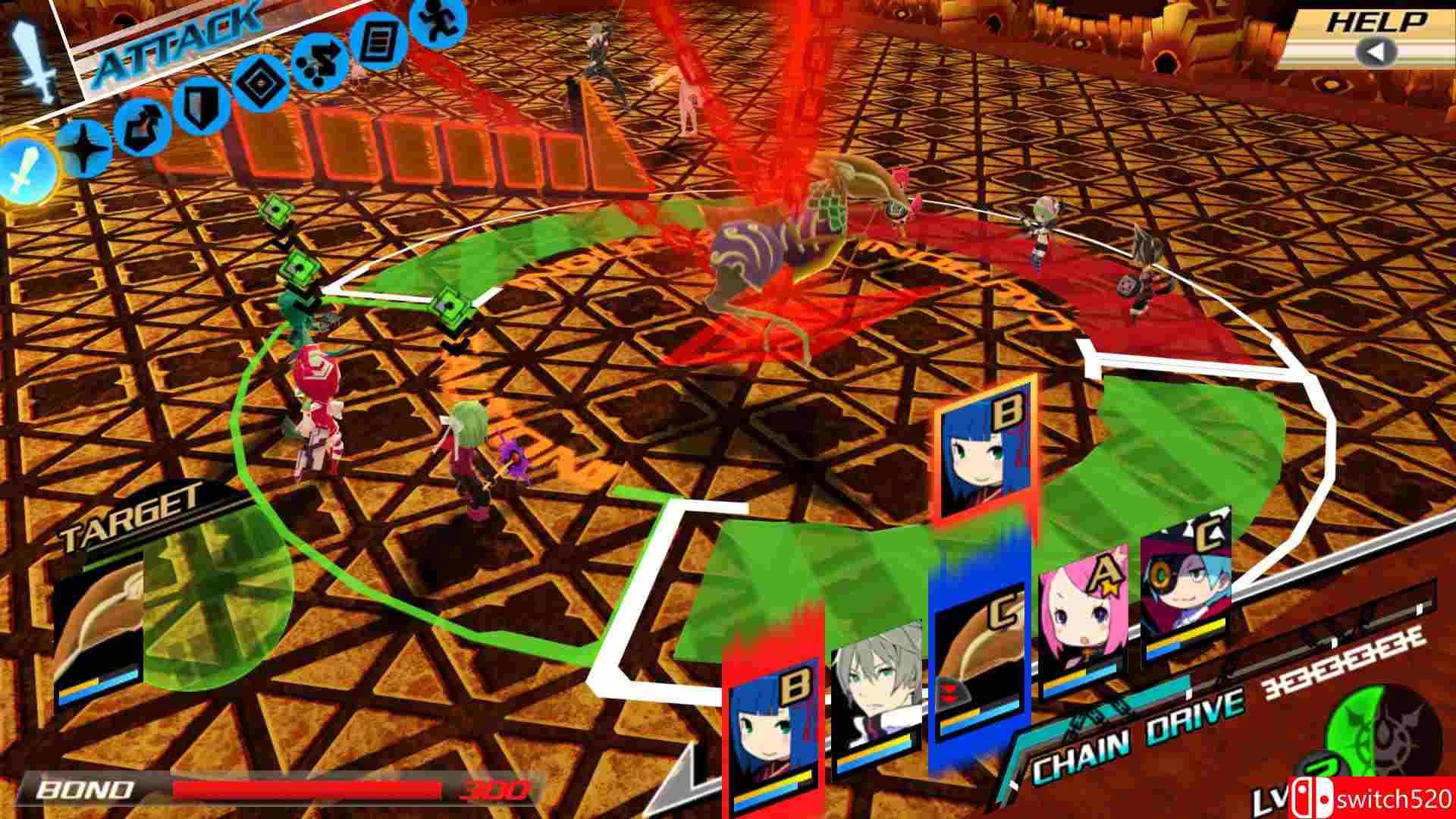Toggle the highlighted sword icon in yellow circle
Viewport: 1456px width, 819px height.
[25, 168]
